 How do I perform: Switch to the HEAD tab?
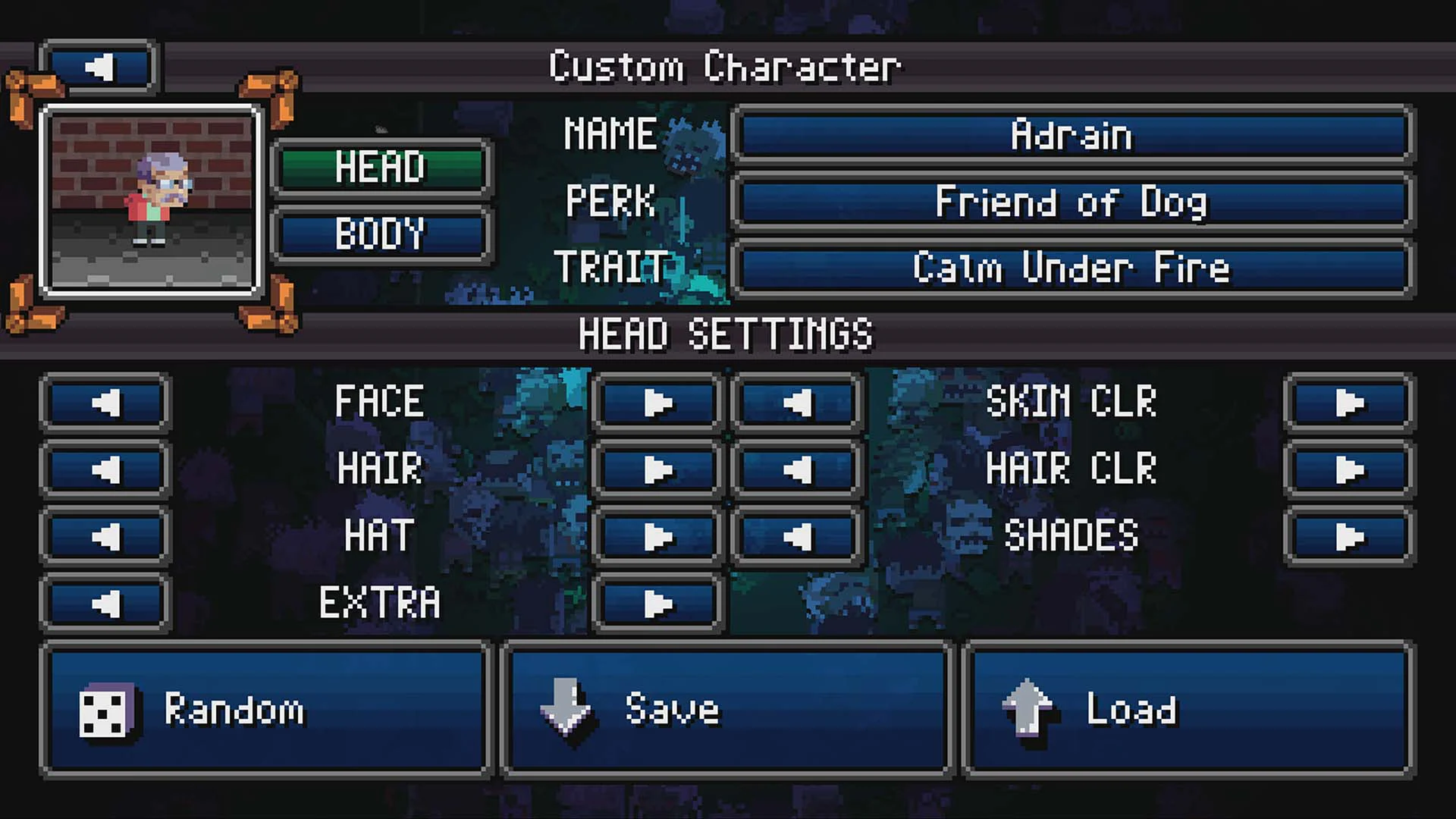tap(381, 168)
